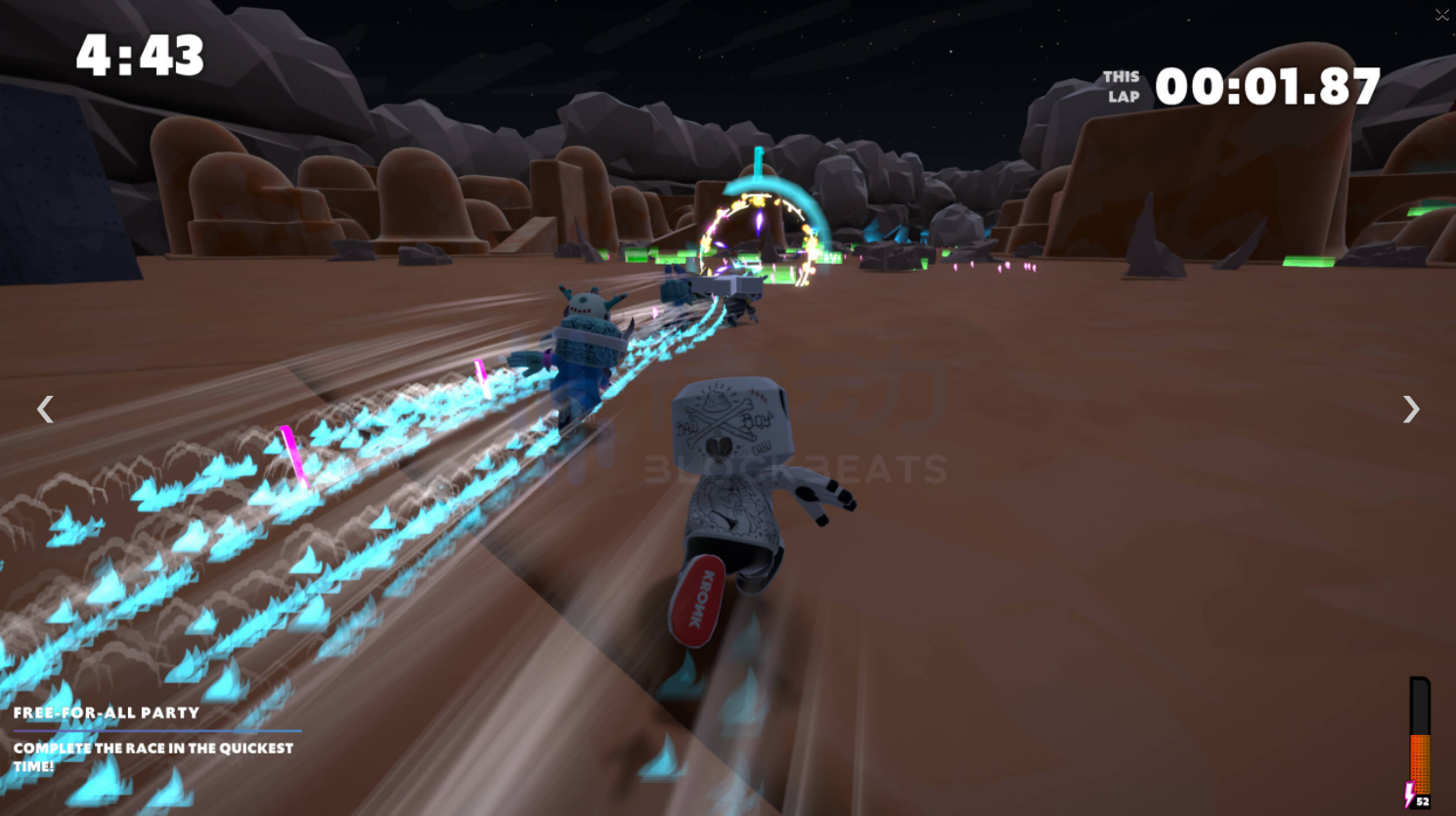1456x816 pixels.
Task: Close the screenshot viewer with the X
Action: pos(1441,15)
